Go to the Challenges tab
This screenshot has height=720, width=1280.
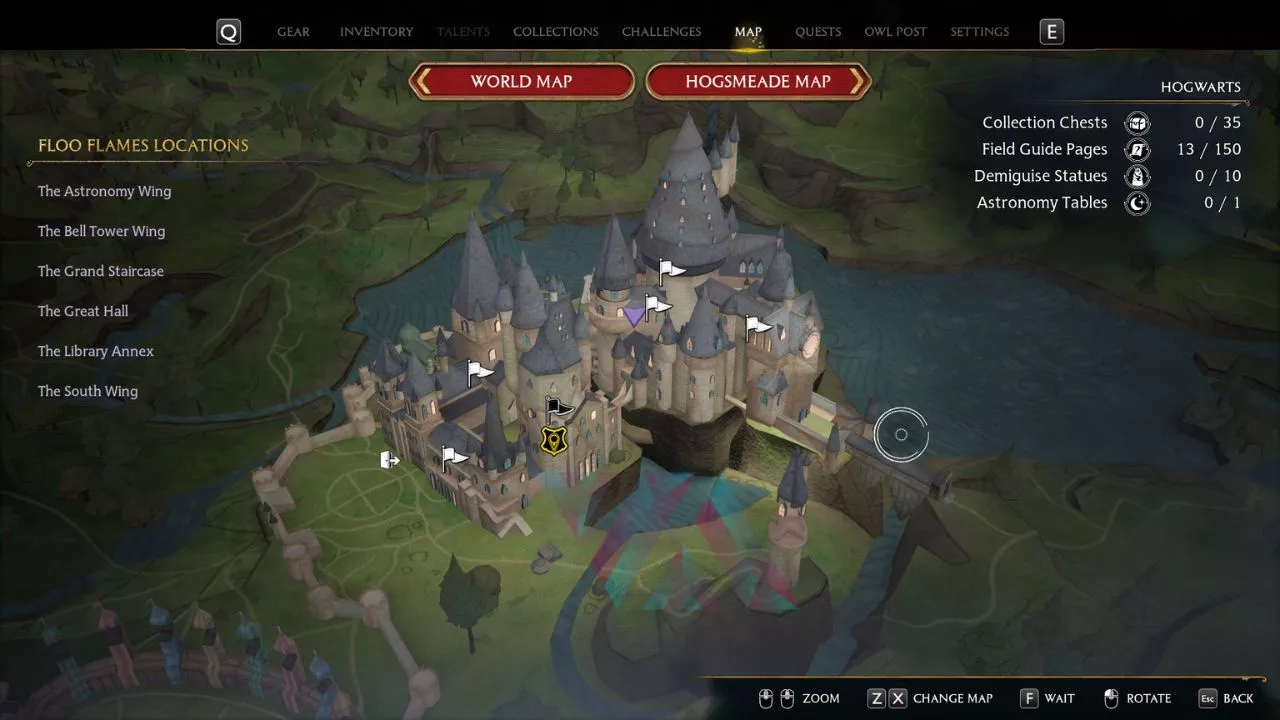pos(661,32)
